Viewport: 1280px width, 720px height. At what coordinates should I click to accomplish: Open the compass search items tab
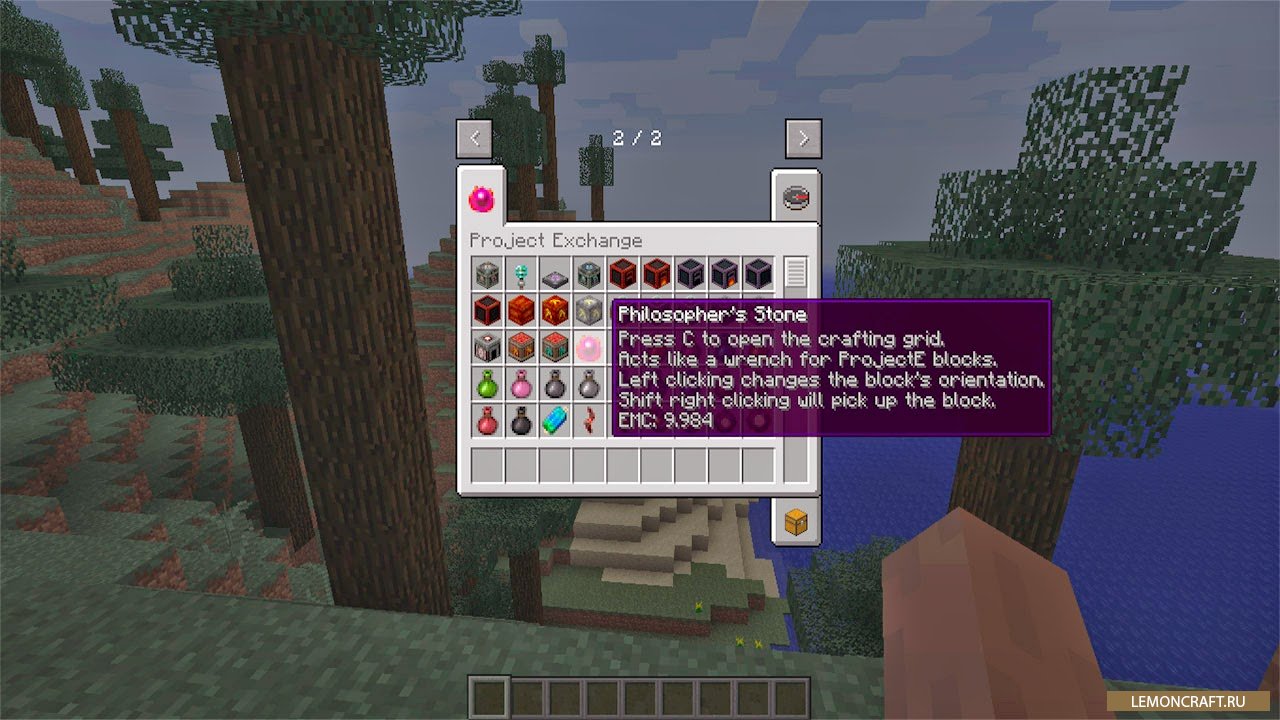click(x=796, y=198)
